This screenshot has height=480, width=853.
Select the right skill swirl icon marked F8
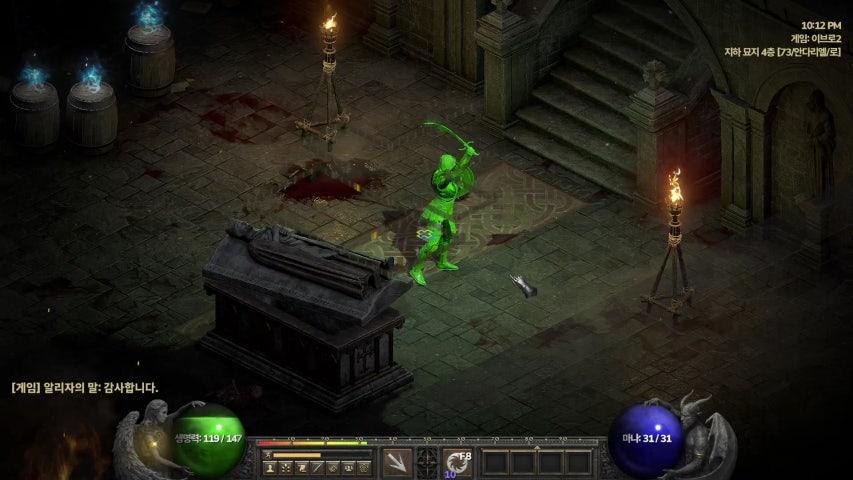pyautogui.click(x=457, y=462)
